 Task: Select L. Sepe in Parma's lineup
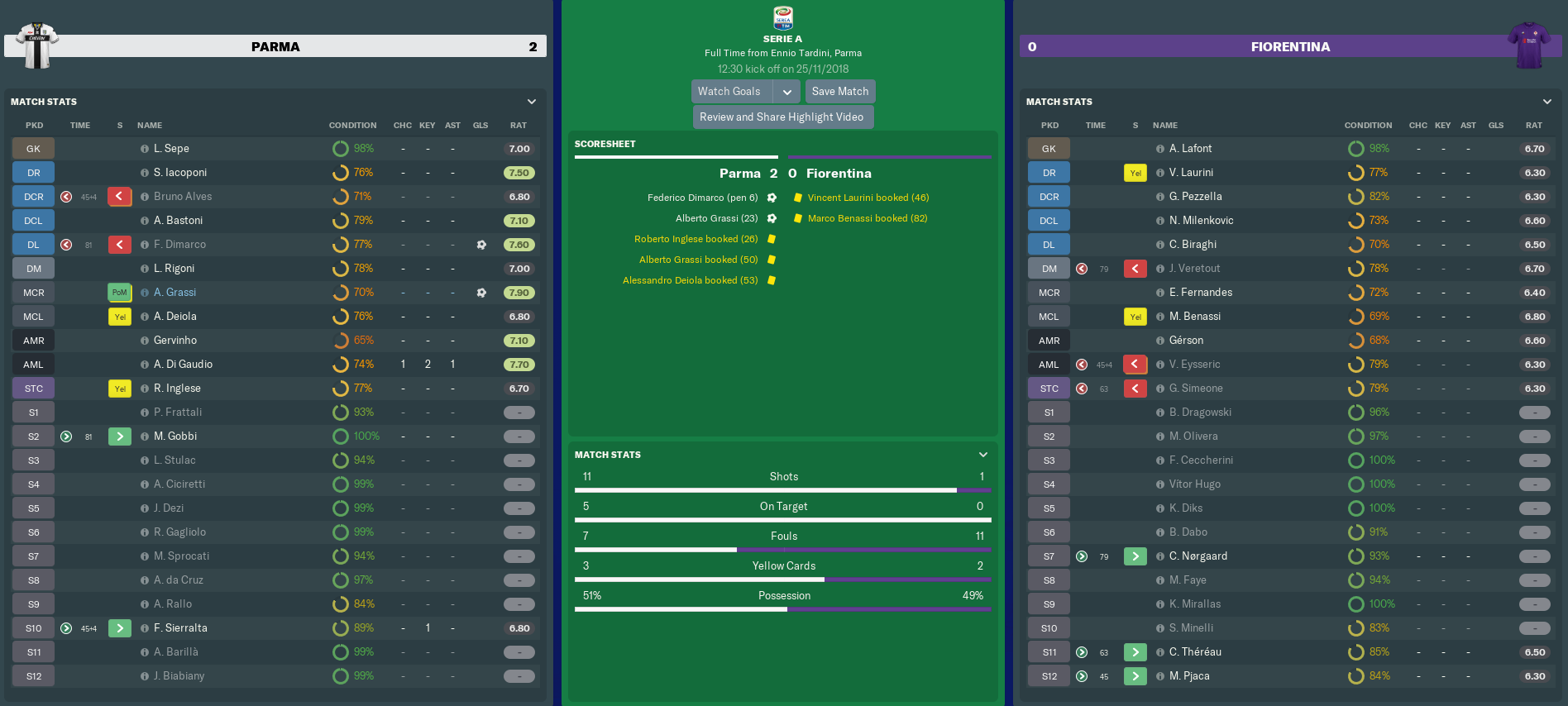(x=171, y=149)
